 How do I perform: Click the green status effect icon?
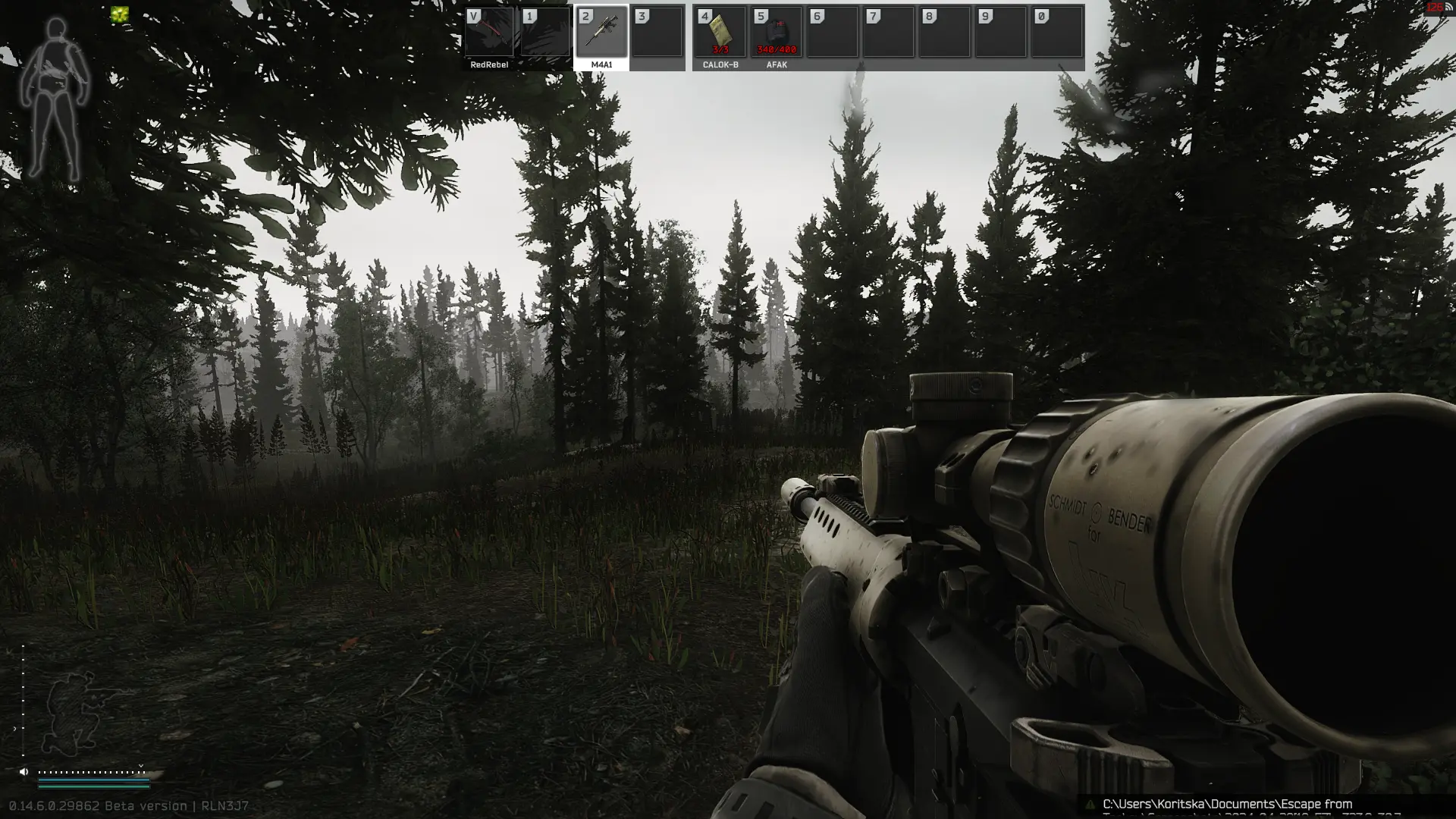pos(119,14)
